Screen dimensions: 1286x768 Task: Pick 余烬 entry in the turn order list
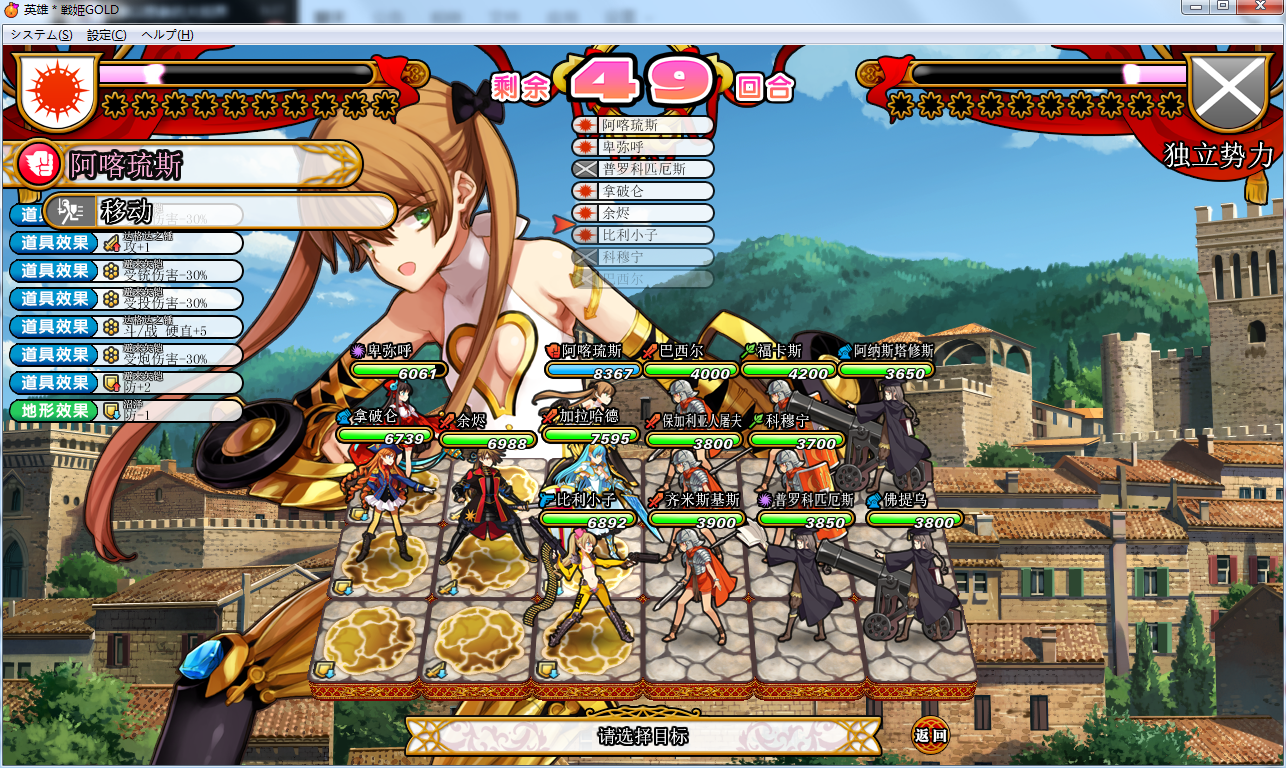tap(643, 213)
